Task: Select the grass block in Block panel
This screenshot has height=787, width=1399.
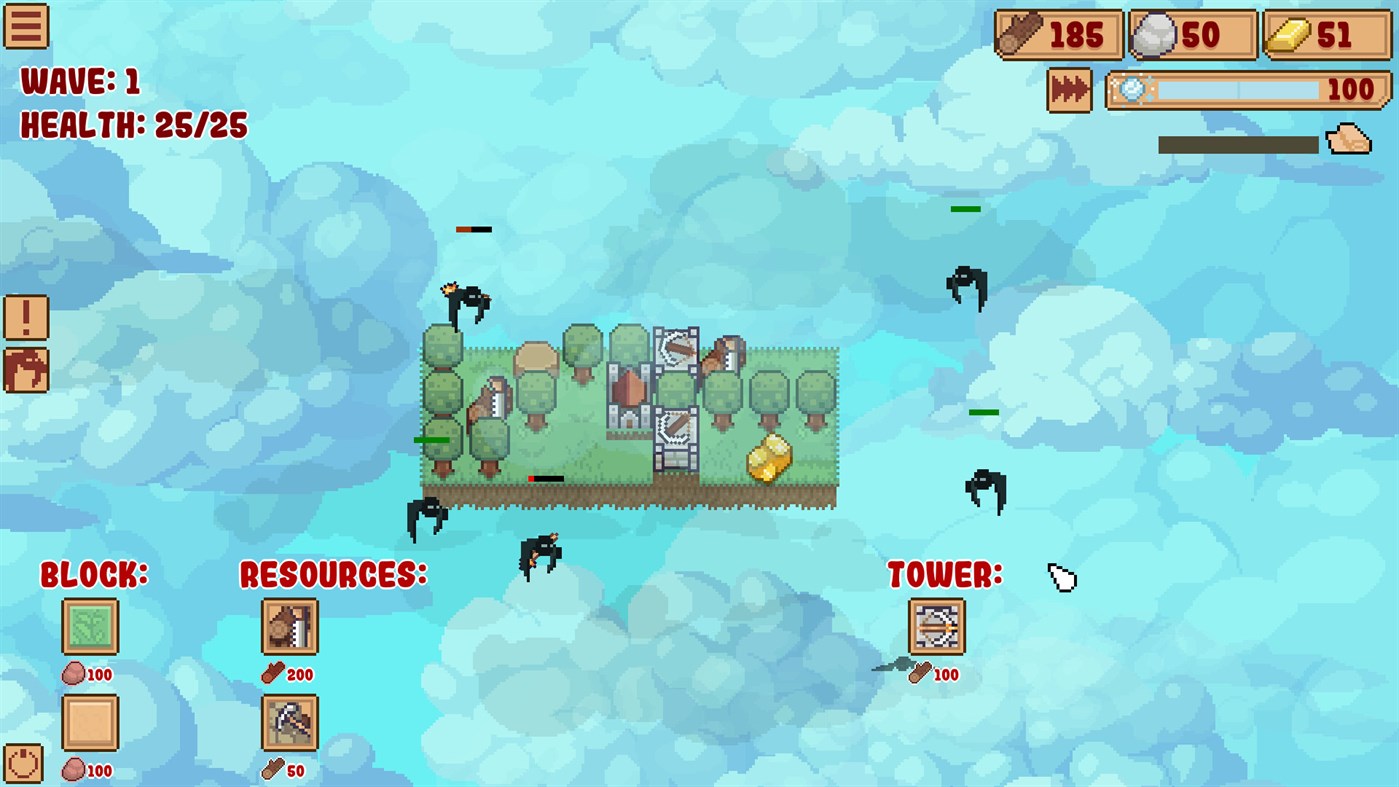Action: click(x=91, y=626)
